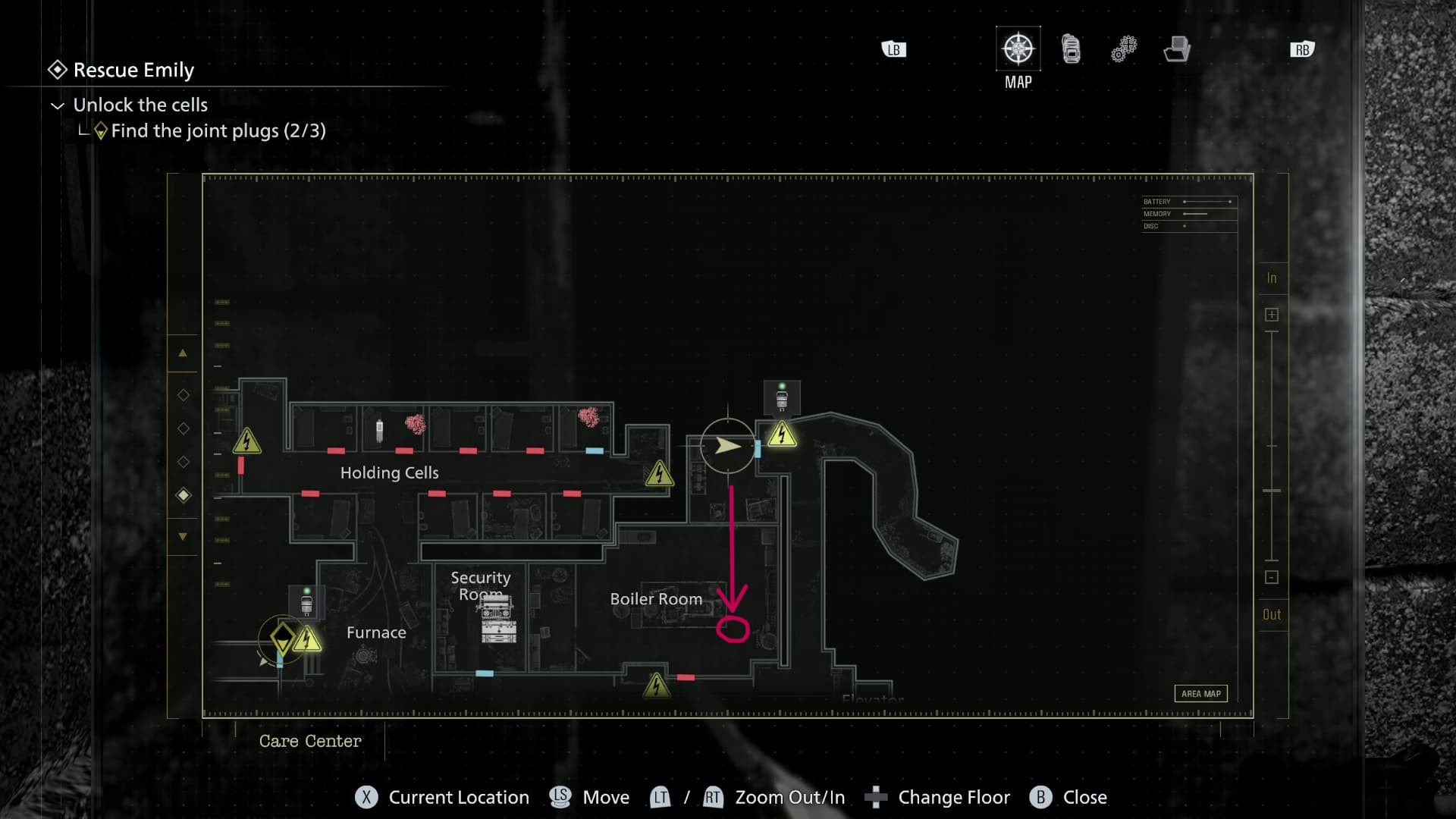Open the files folder tab

point(1176,49)
